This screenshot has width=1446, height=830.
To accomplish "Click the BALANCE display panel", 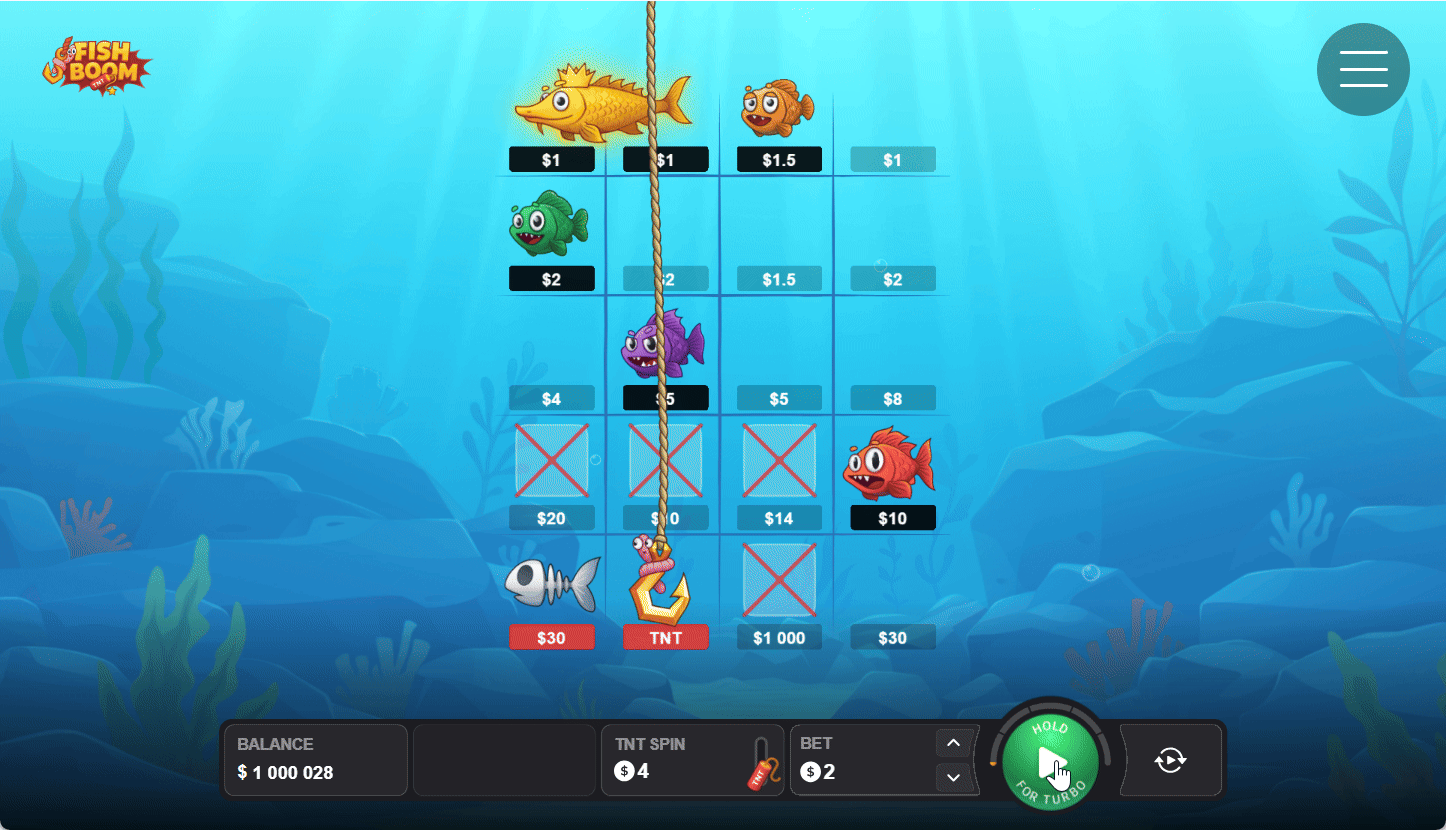I will click(315, 760).
